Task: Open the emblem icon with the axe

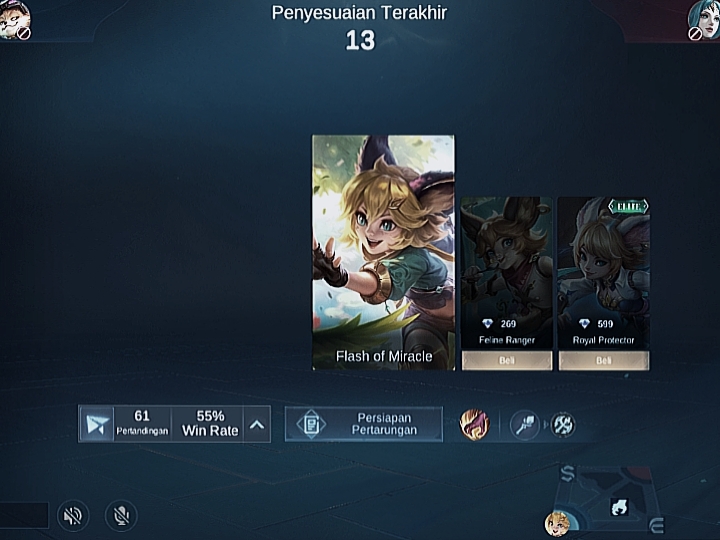Action: 525,424
